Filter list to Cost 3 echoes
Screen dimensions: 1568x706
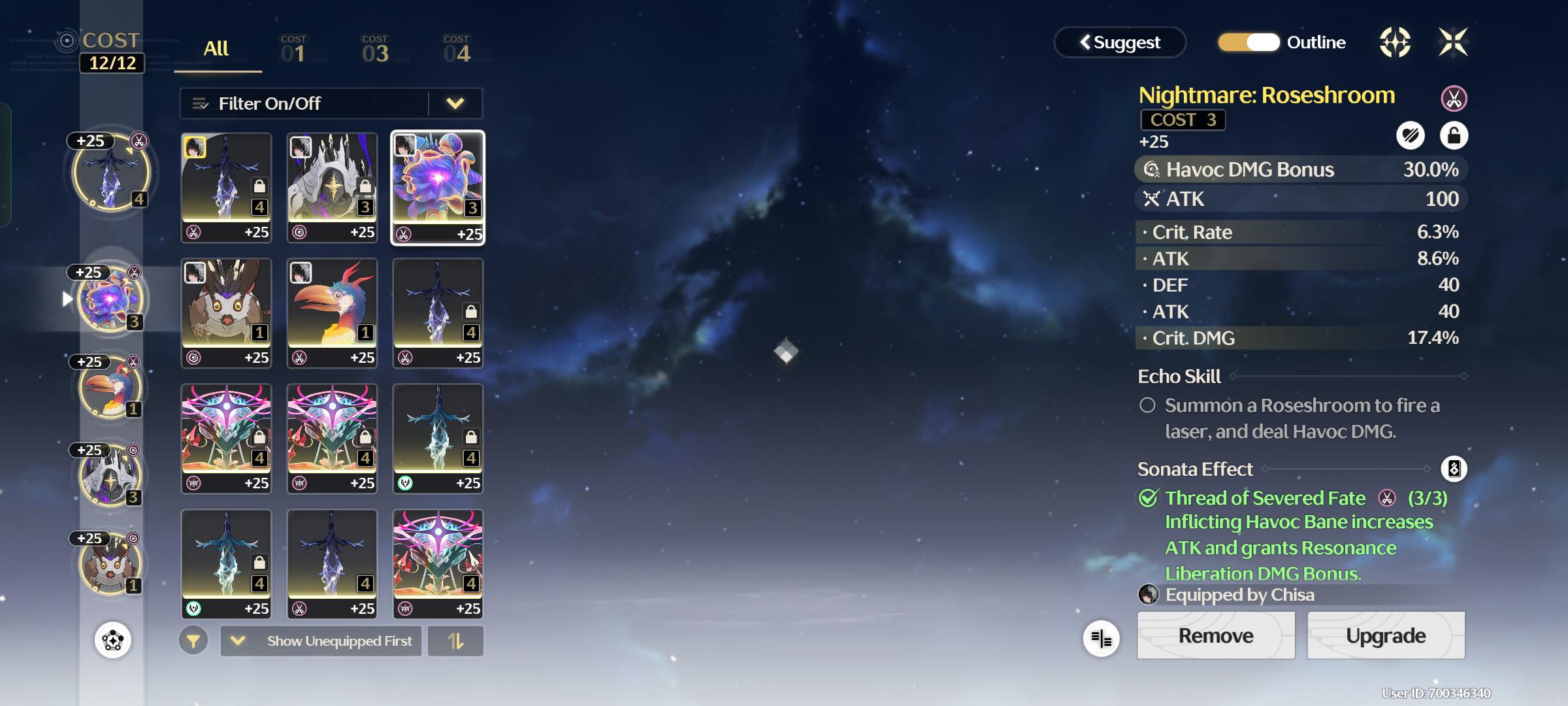375,50
